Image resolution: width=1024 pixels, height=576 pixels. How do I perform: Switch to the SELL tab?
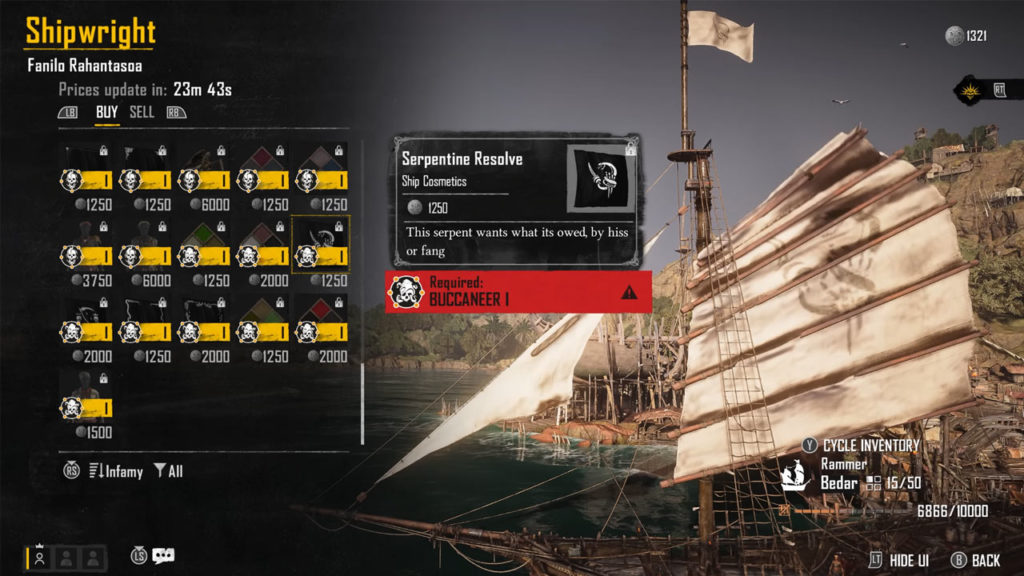click(142, 112)
